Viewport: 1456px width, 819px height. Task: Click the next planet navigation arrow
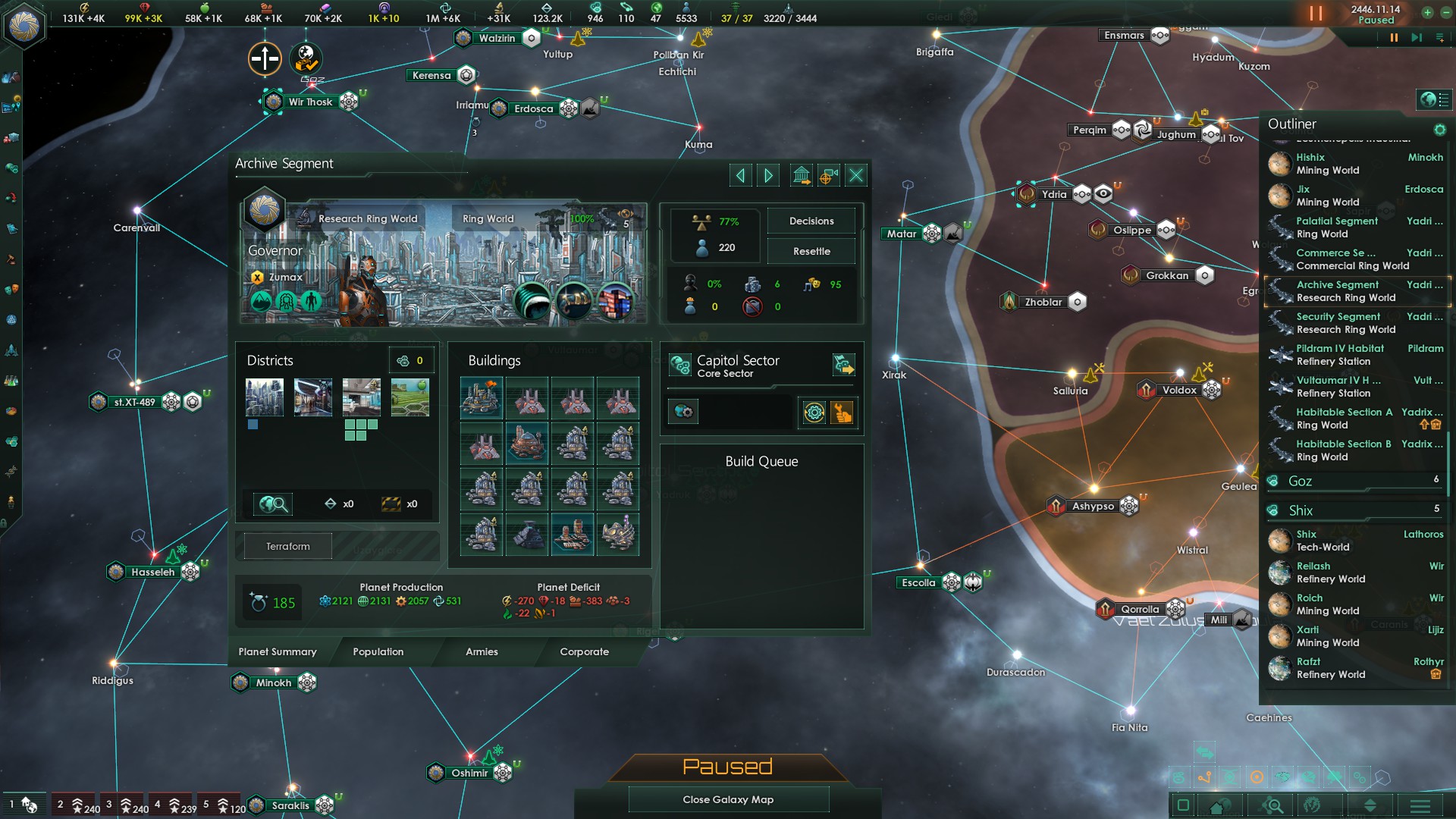(x=768, y=175)
